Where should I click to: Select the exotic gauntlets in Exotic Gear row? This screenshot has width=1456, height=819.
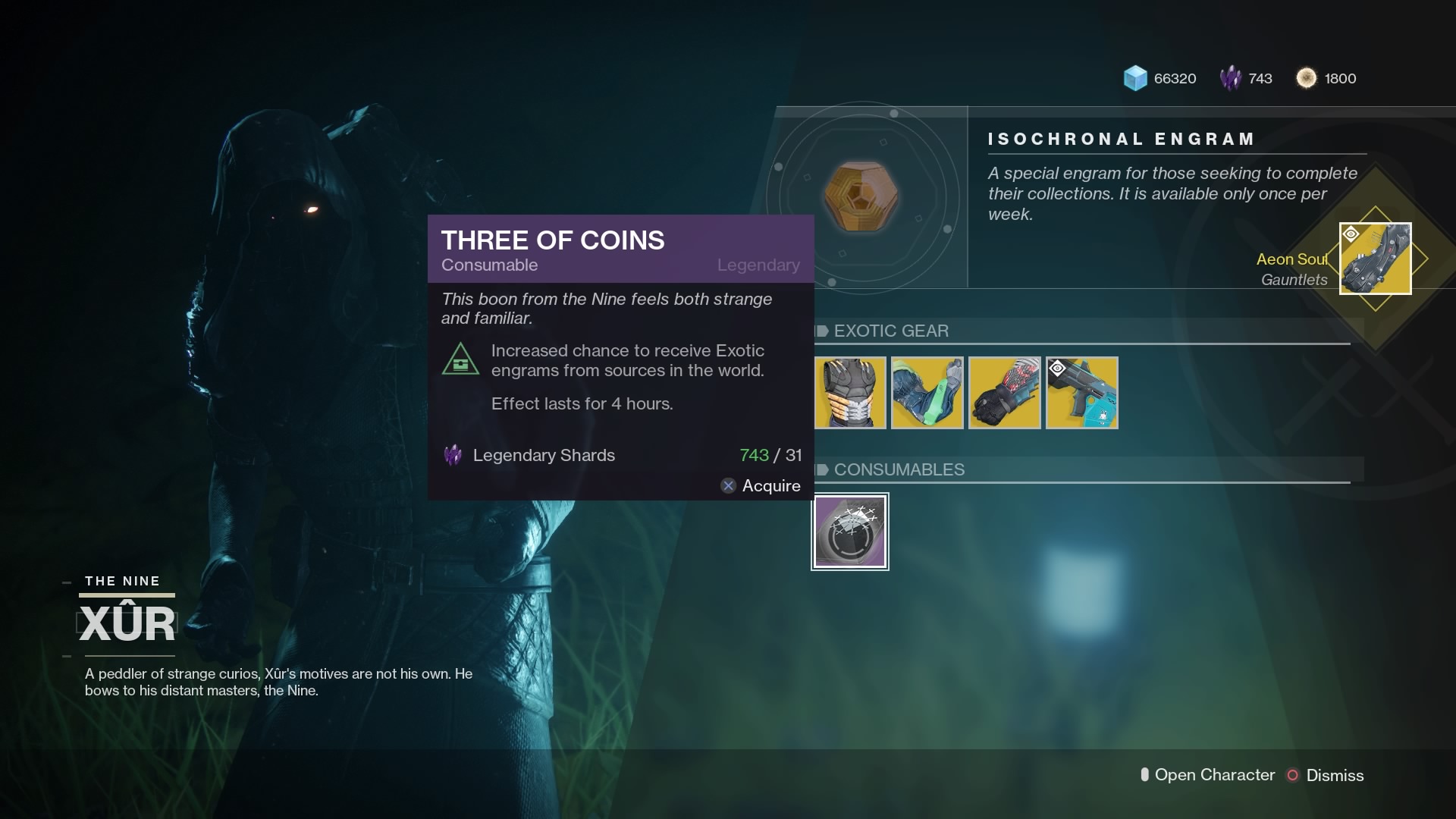pos(1005,393)
